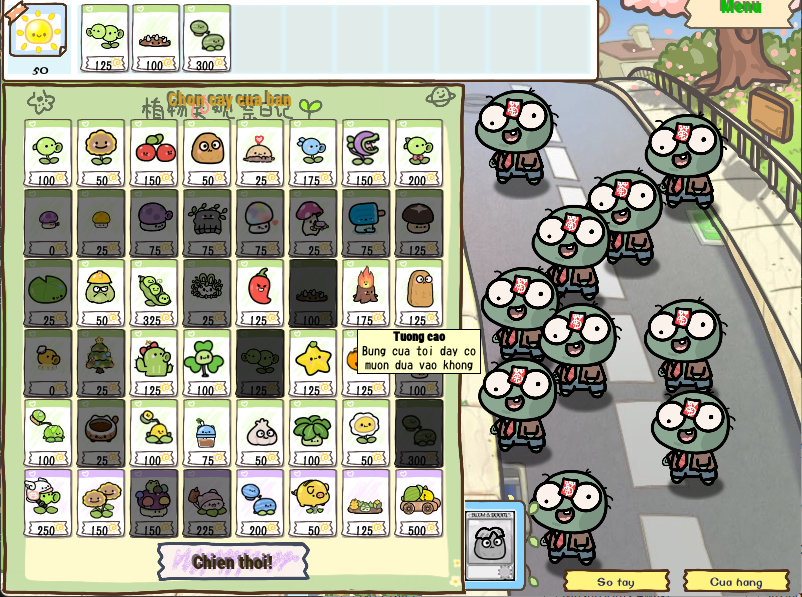Open the Menu at the top right
Viewport: 802px width, 597px height.
(x=741, y=8)
